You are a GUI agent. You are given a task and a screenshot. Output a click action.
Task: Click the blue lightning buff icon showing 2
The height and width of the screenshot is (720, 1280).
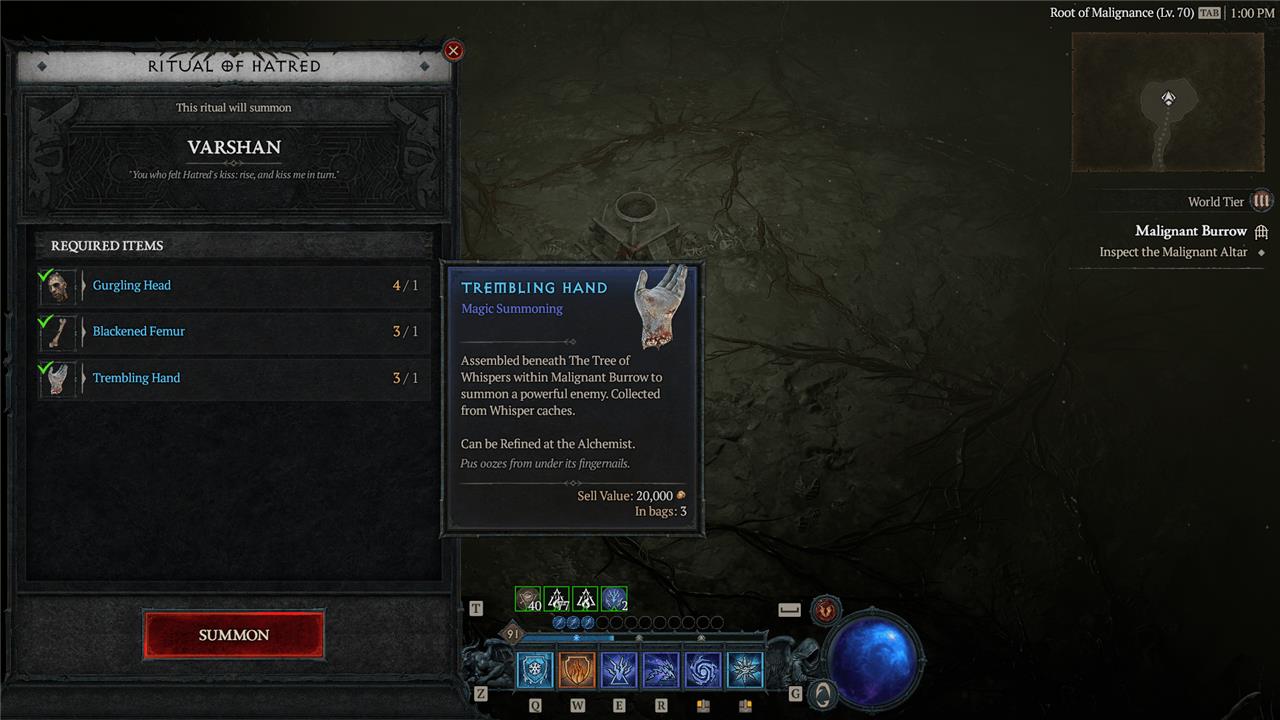[614, 599]
